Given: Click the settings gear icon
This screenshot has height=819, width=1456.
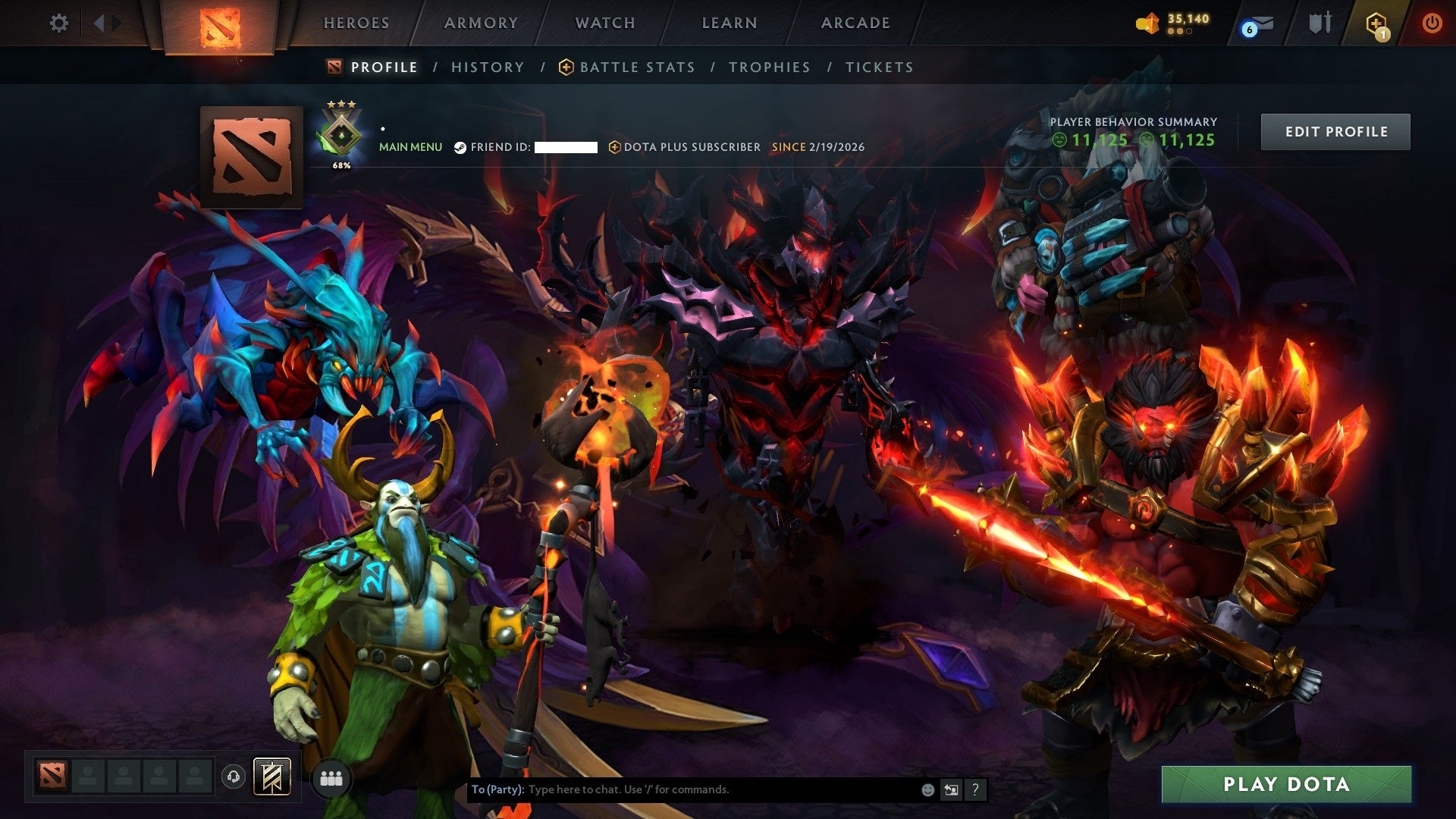Looking at the screenshot, I should coord(59,24).
